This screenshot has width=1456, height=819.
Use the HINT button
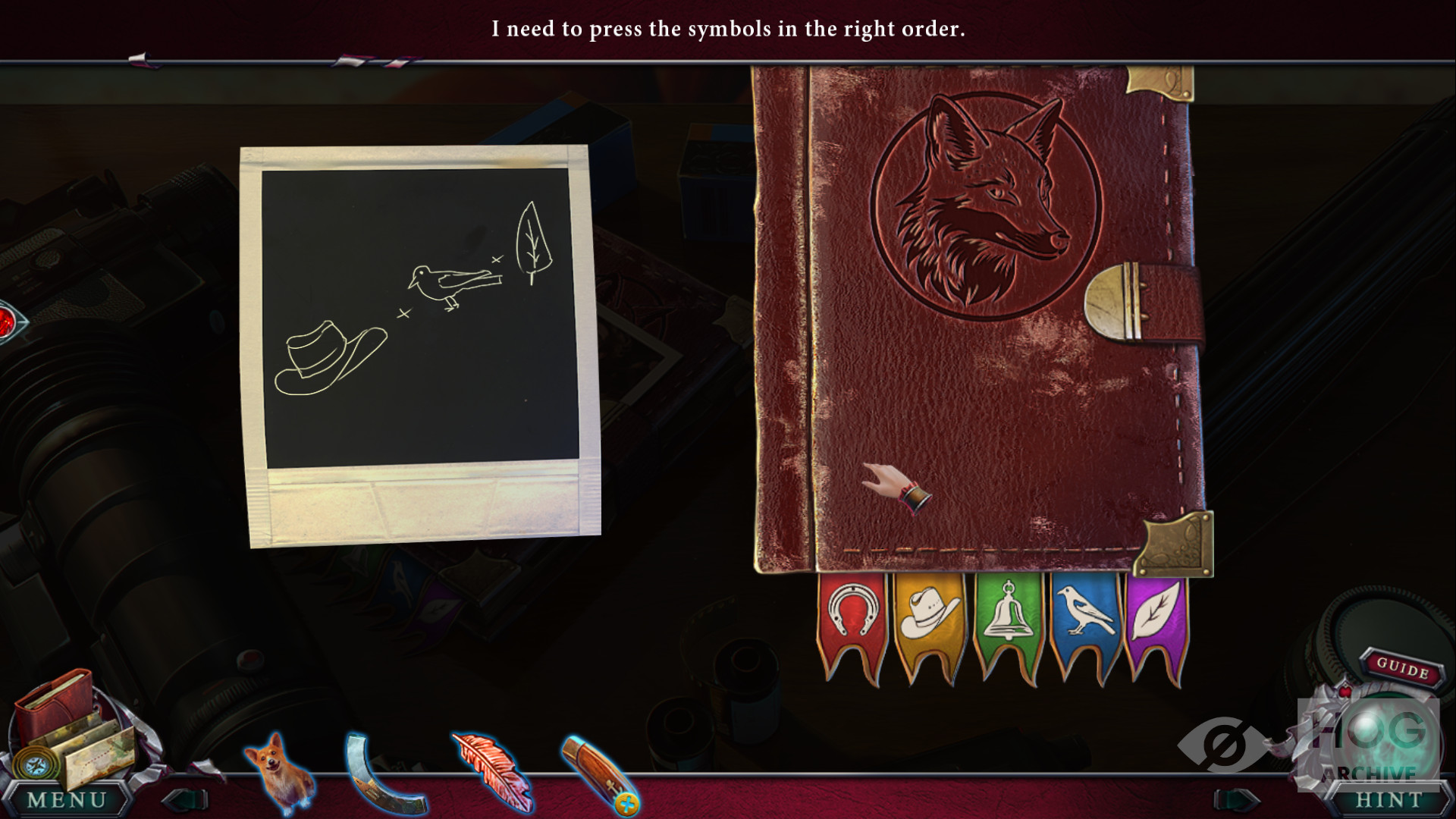[x=1389, y=799]
